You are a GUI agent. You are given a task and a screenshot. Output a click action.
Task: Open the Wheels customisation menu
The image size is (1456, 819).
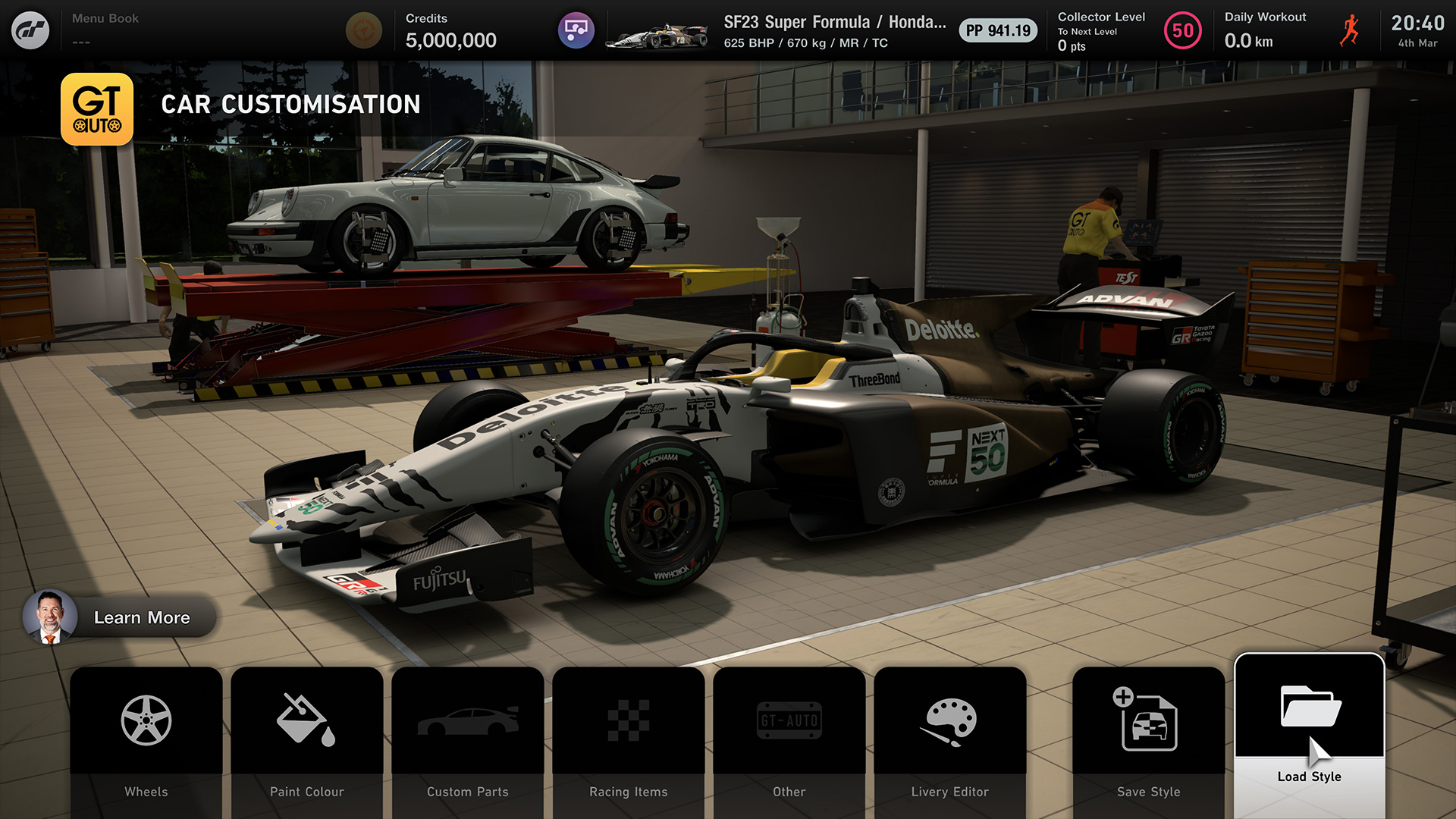point(146,739)
